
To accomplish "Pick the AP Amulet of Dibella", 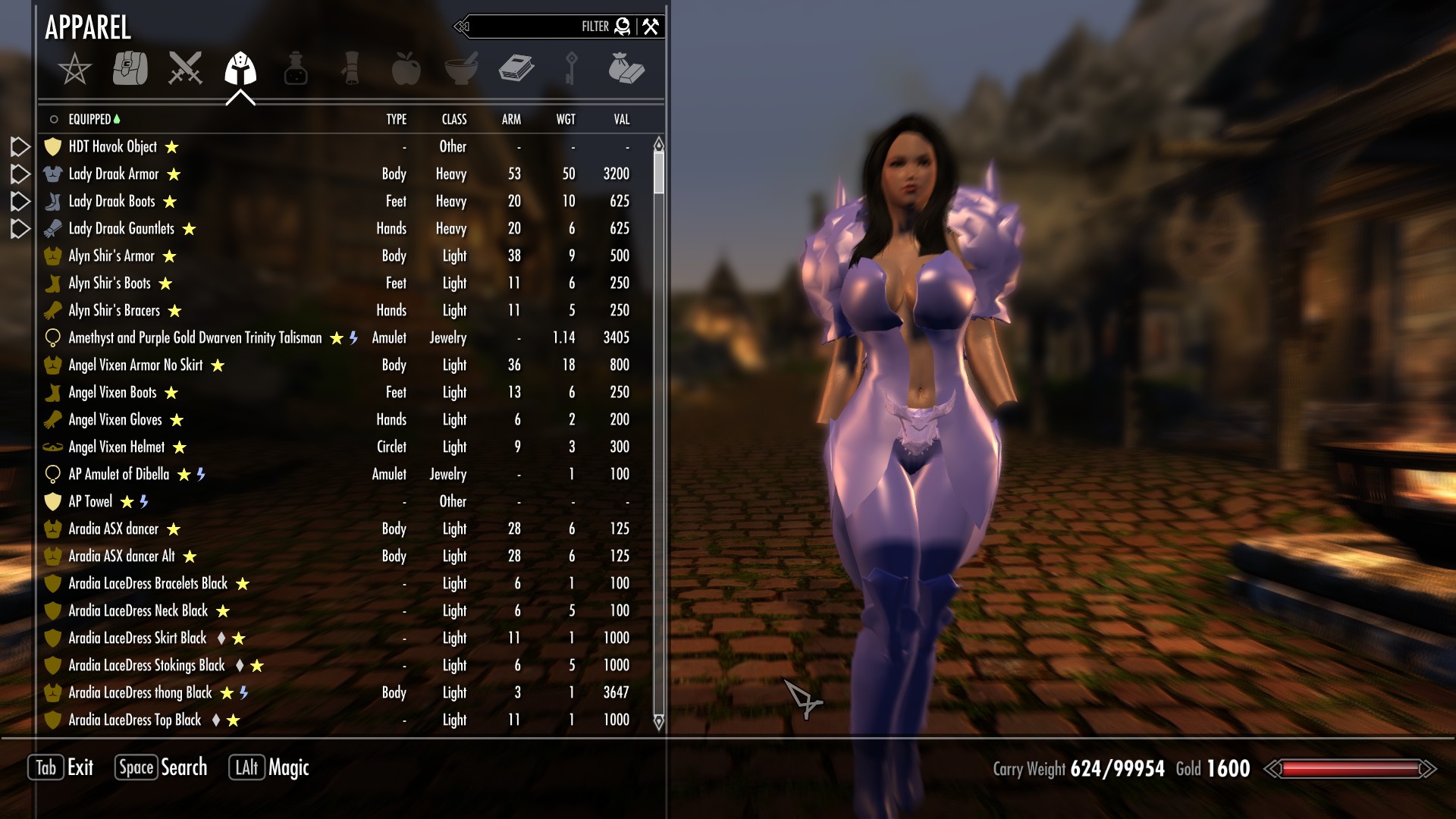I will pos(119,475).
